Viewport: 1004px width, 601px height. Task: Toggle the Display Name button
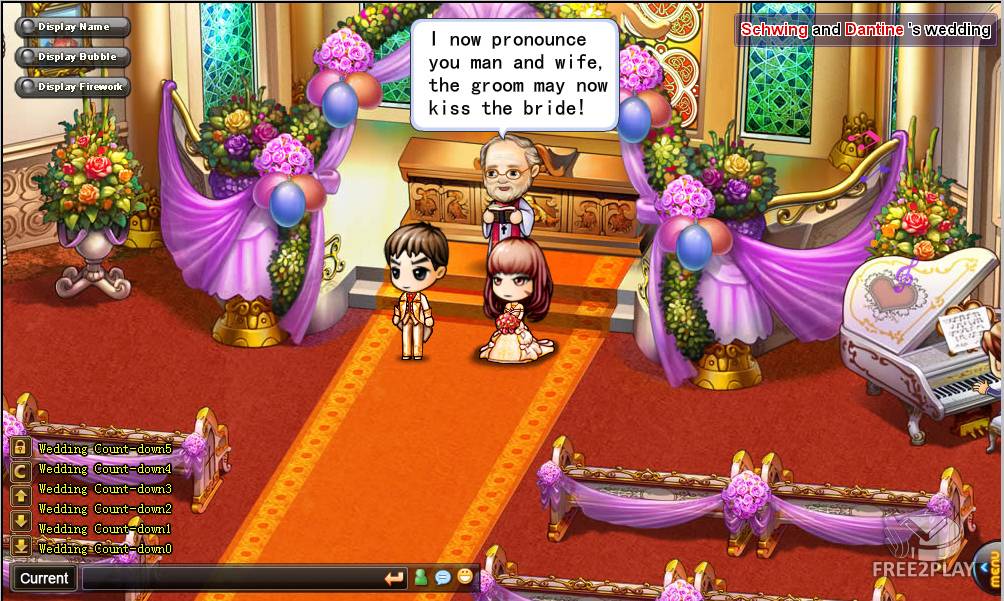pos(73,27)
